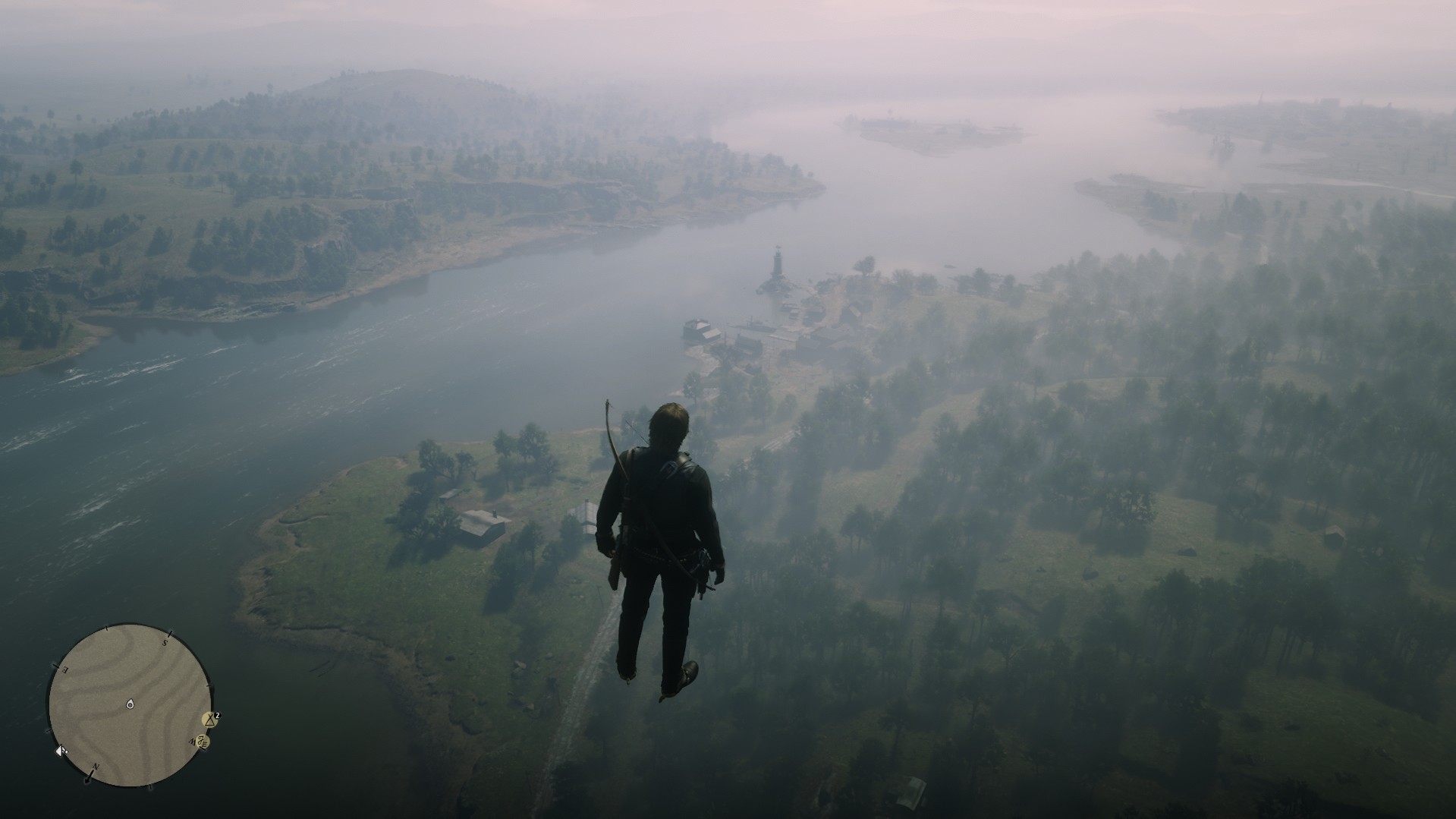Click the 'E' compass letter on the minimap
The height and width of the screenshot is (819, 1456).
(x=64, y=669)
